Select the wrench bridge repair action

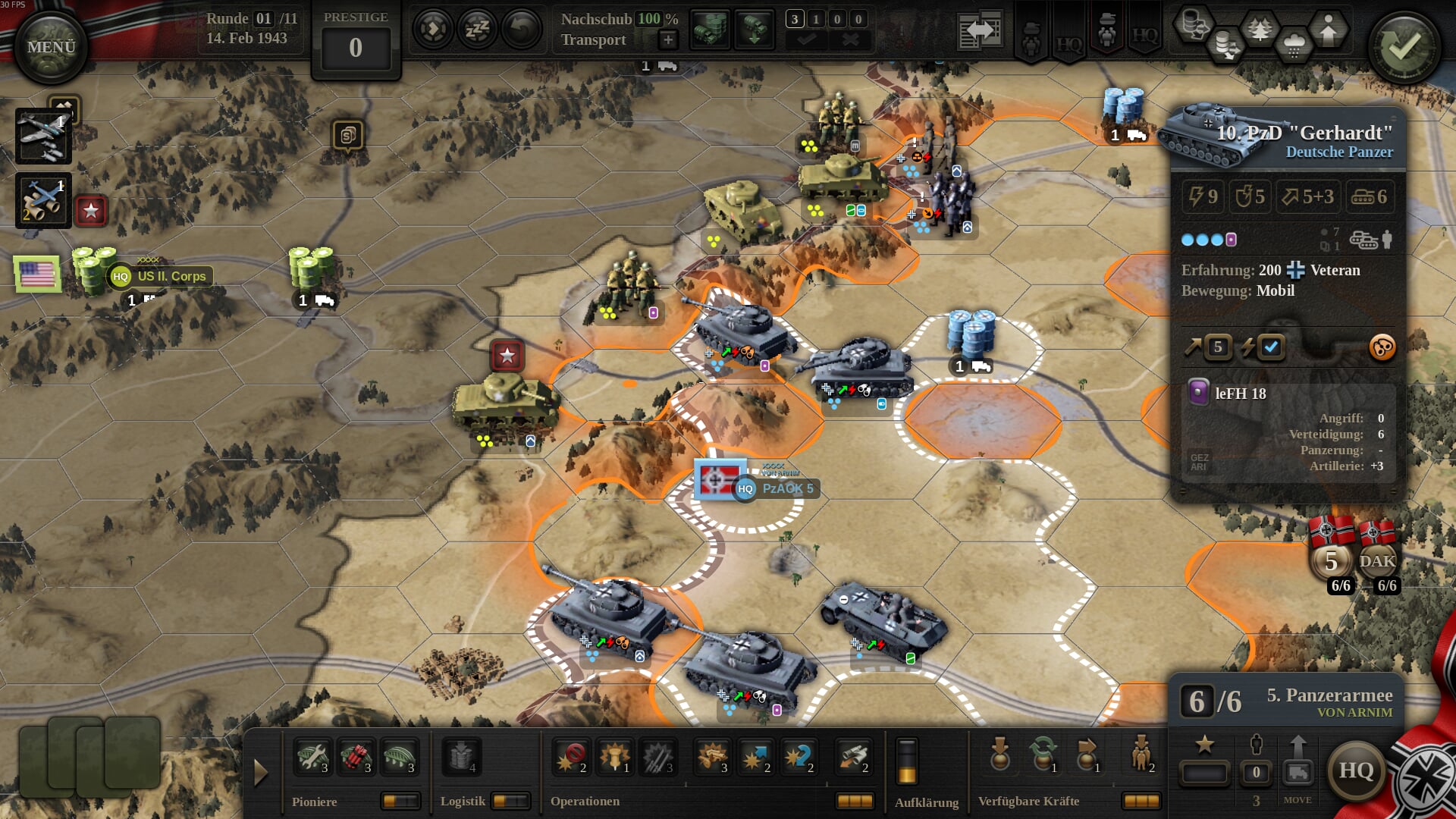pyautogui.click(x=312, y=757)
